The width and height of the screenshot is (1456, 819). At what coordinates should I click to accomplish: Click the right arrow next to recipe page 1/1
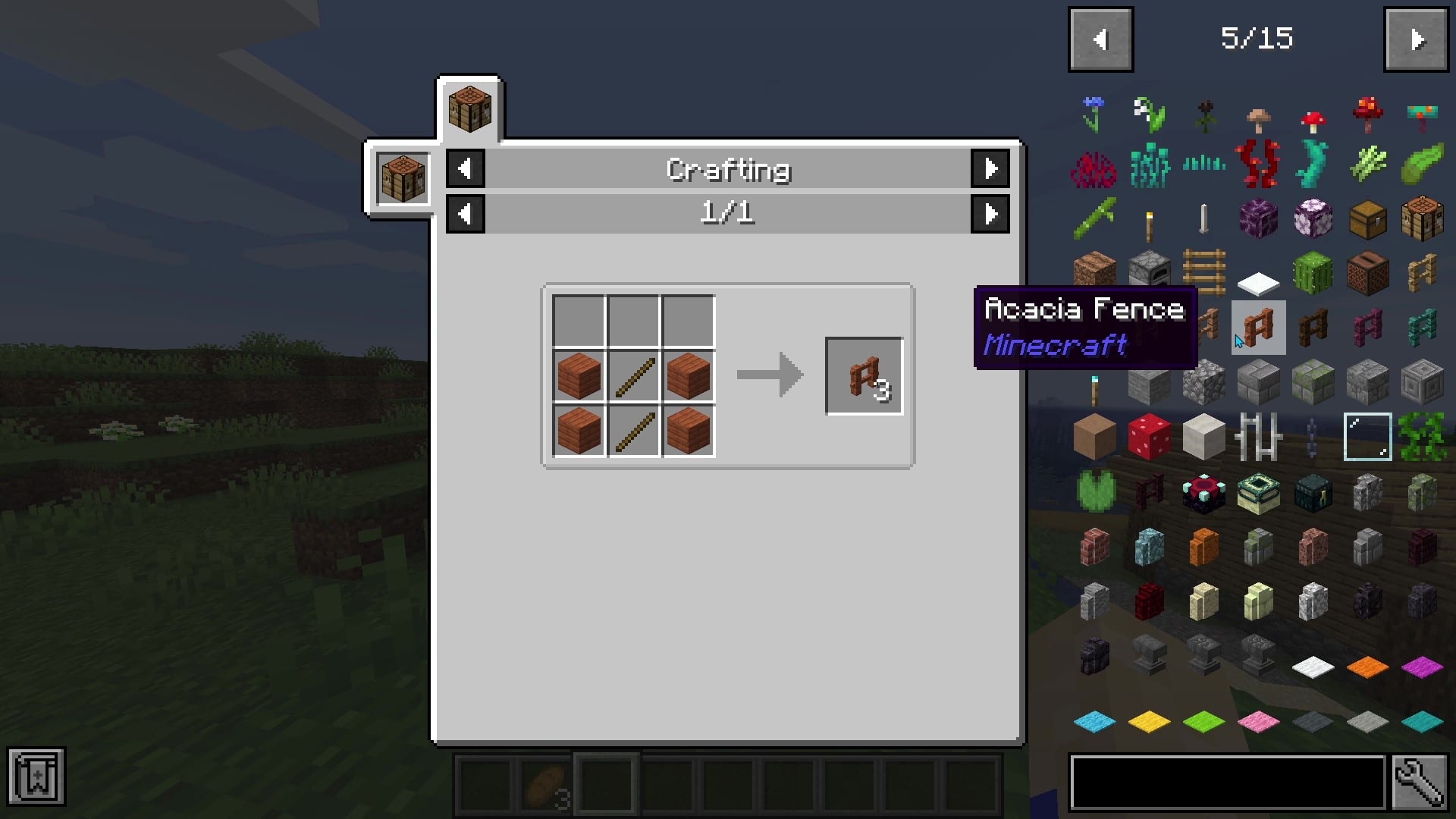click(990, 213)
